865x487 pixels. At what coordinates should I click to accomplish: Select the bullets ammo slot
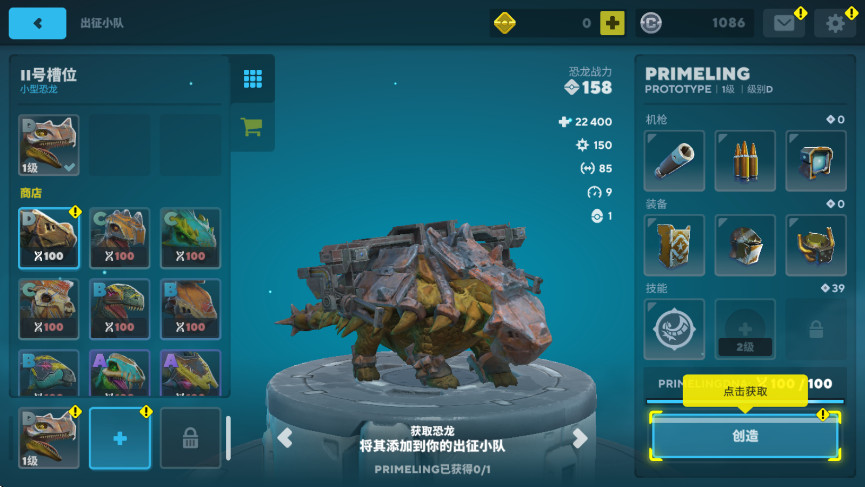[744, 160]
